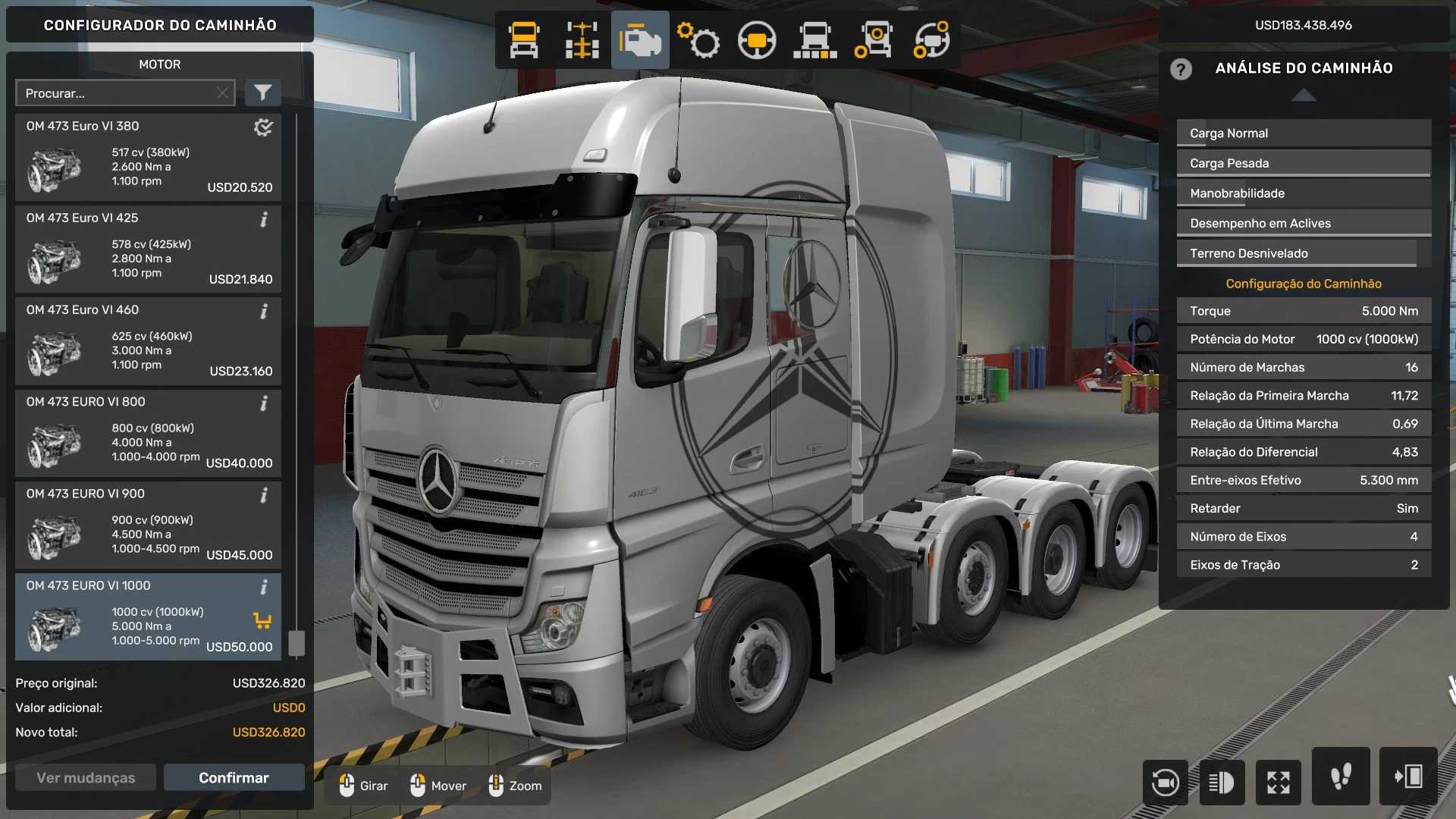1456x819 pixels.
Task: Enter walk-around mode with footprints icon
Action: point(1340,777)
